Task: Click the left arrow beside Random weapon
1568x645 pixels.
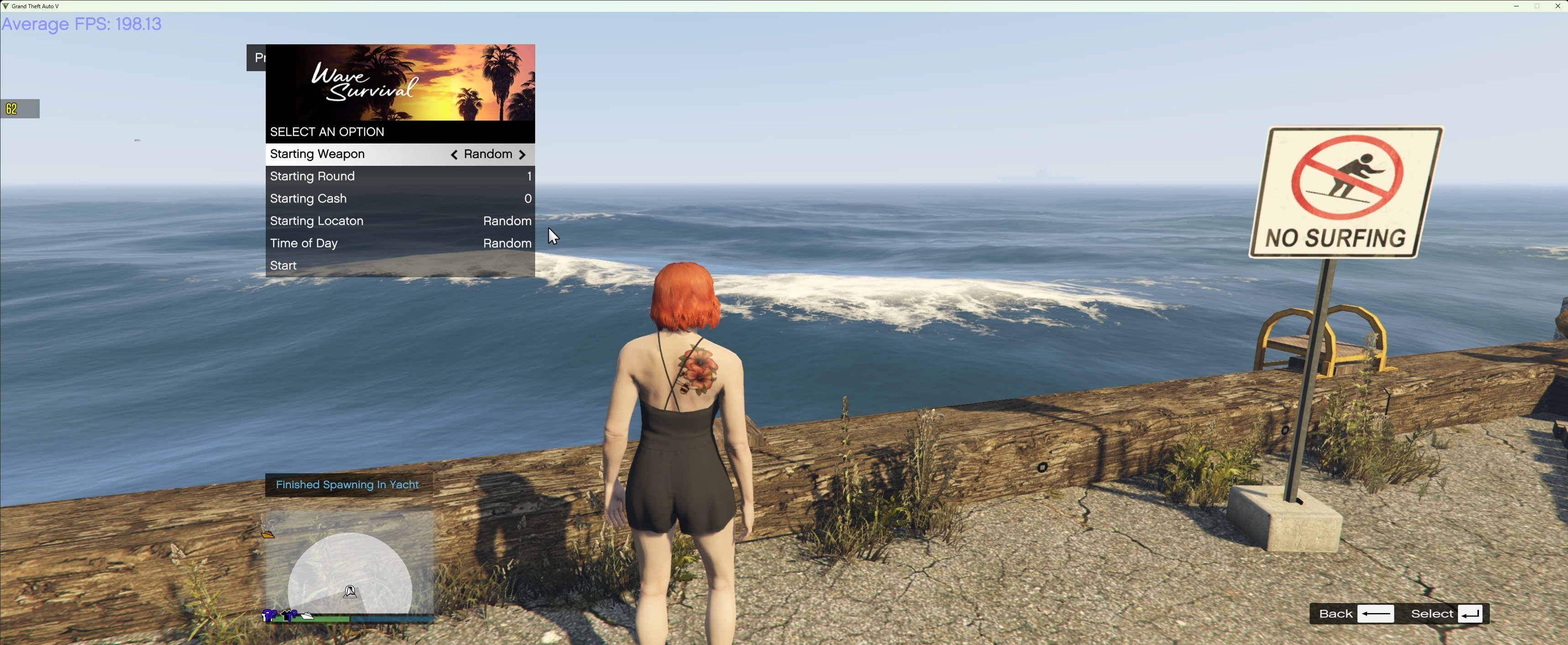Action: pyautogui.click(x=454, y=155)
